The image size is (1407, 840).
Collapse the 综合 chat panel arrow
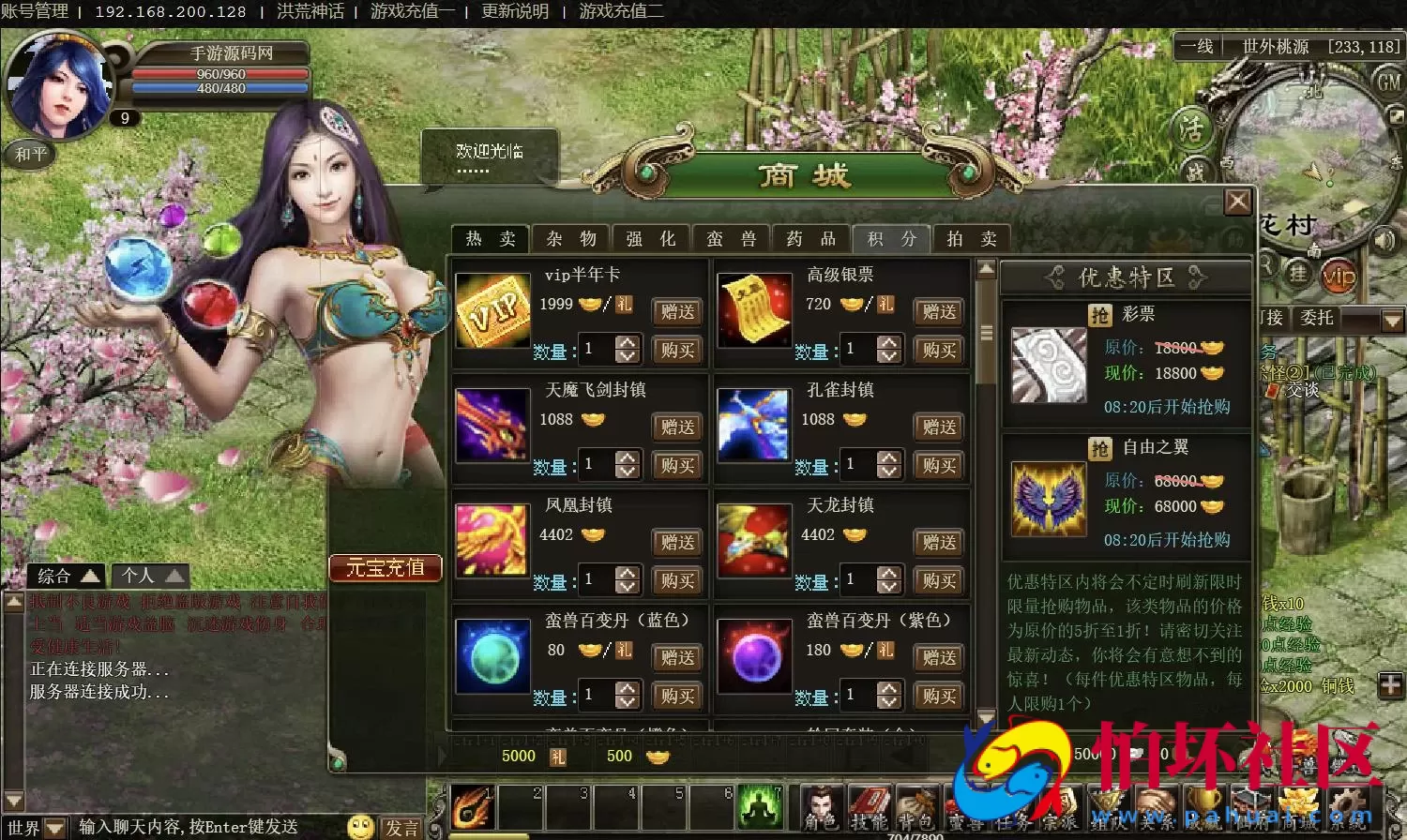91,575
